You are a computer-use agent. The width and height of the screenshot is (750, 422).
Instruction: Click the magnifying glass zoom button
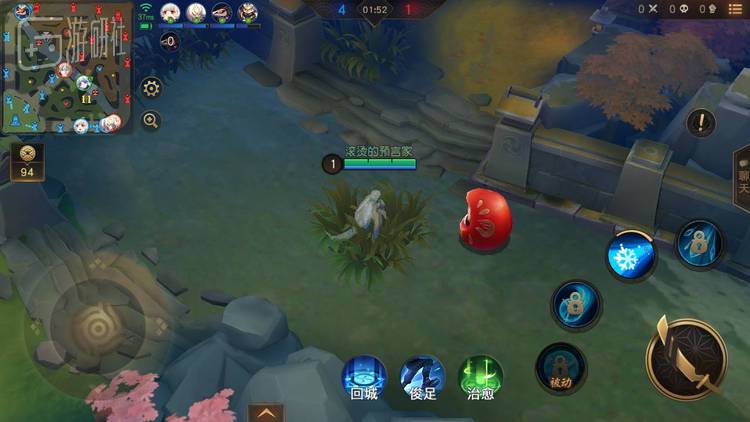coord(151,120)
